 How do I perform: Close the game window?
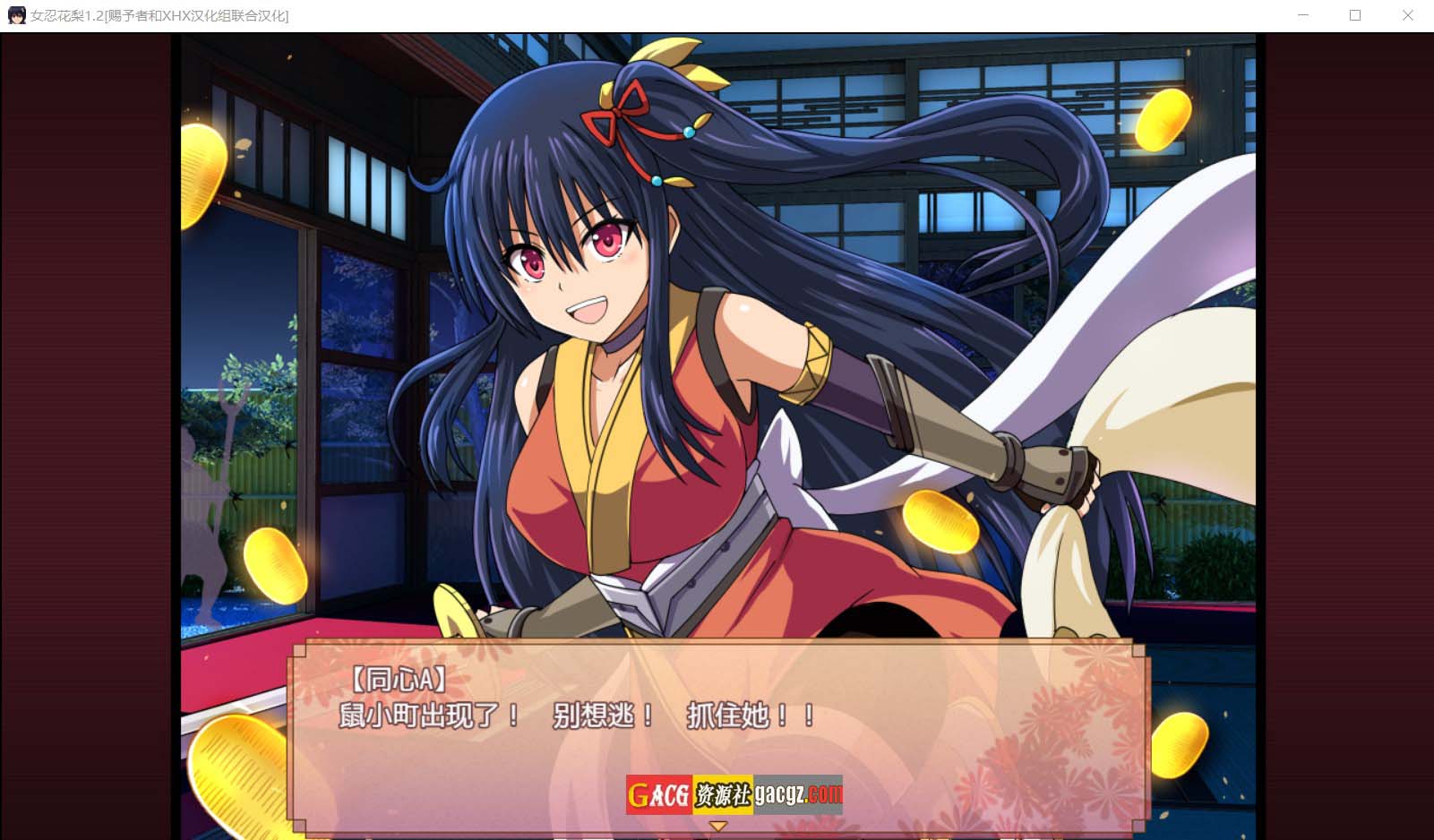point(1407,15)
